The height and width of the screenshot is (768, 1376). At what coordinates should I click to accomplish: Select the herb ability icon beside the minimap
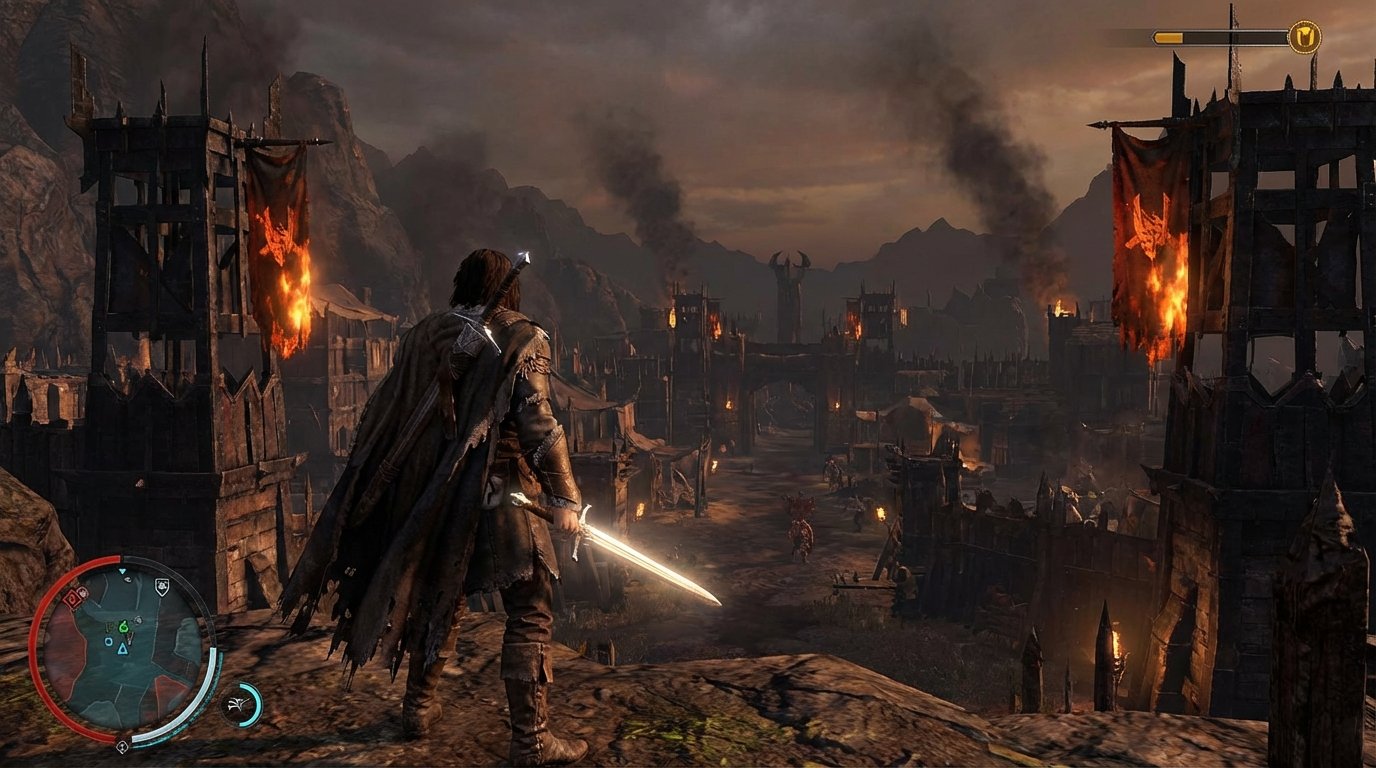235,703
